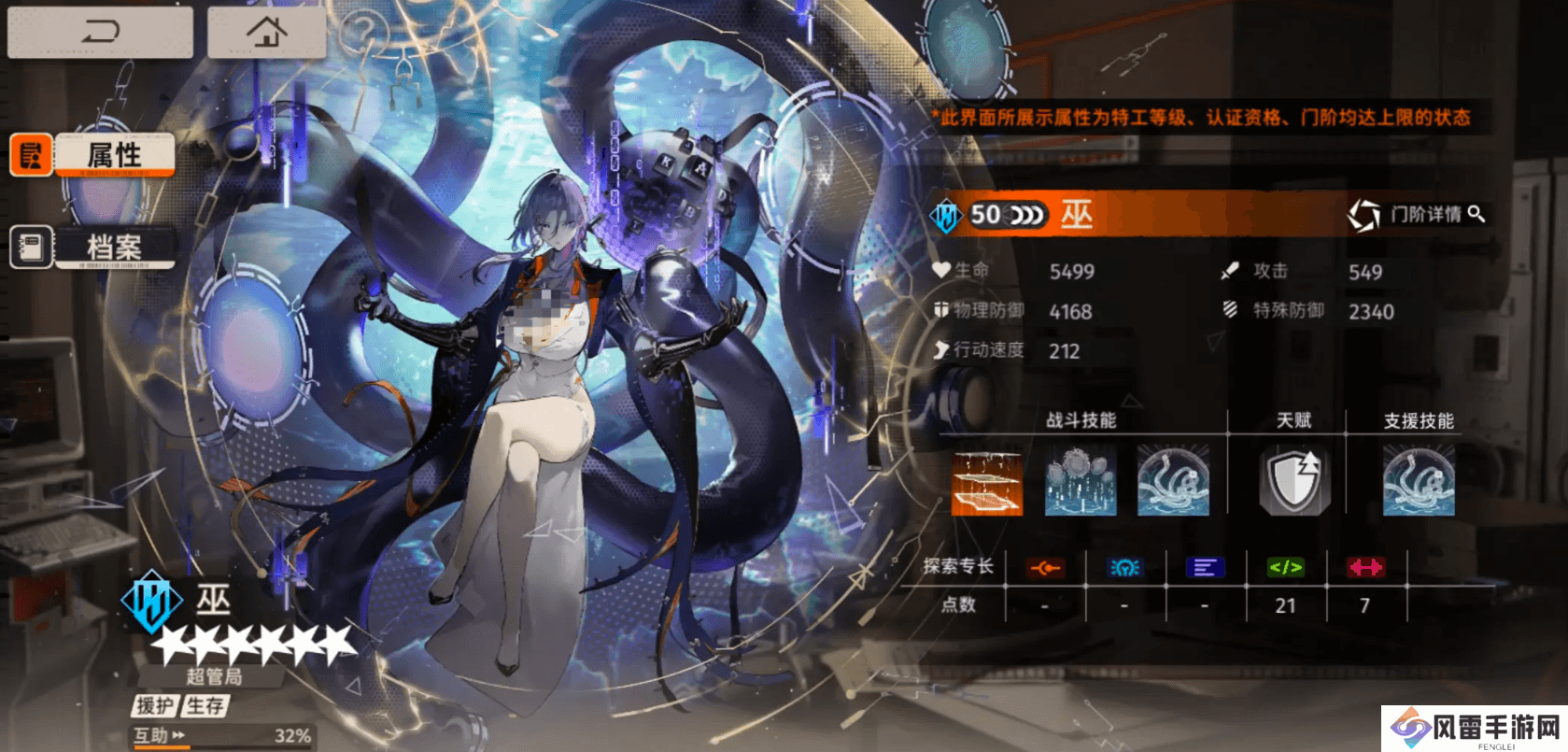Select the red dumbbell exploration specialty icon
Screen dimensions: 1568x752
point(1365,567)
